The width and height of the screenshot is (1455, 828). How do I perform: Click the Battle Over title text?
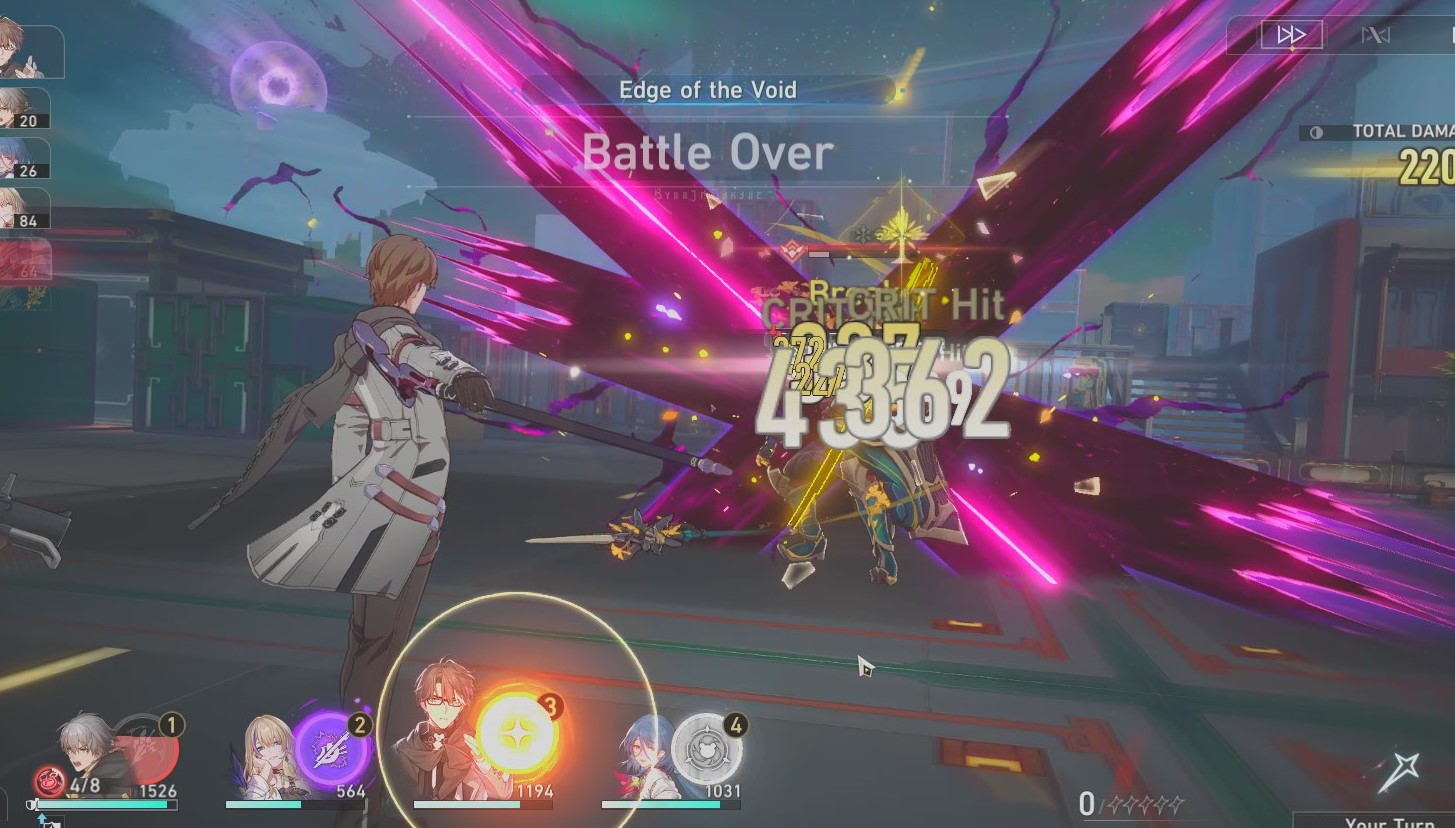pos(709,152)
